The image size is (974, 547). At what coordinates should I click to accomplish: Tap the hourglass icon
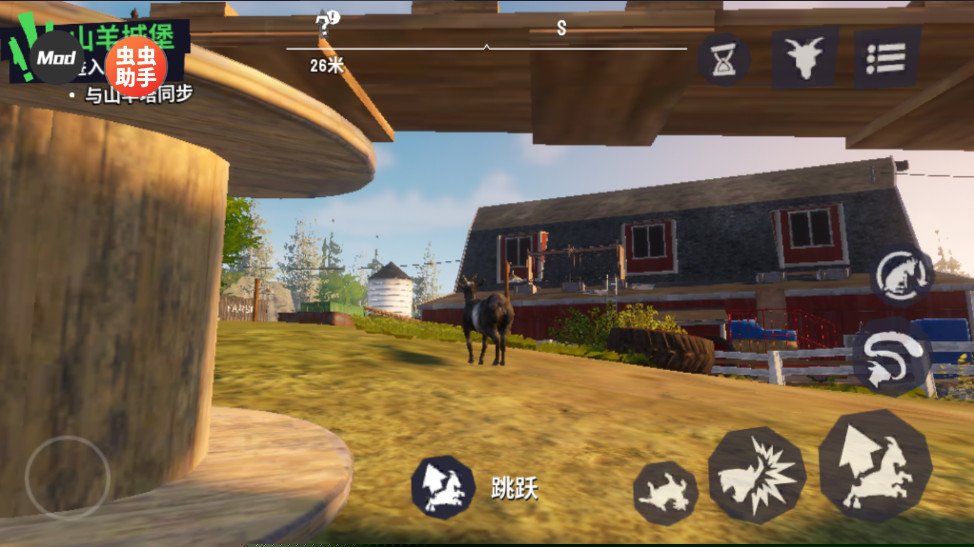point(723,60)
